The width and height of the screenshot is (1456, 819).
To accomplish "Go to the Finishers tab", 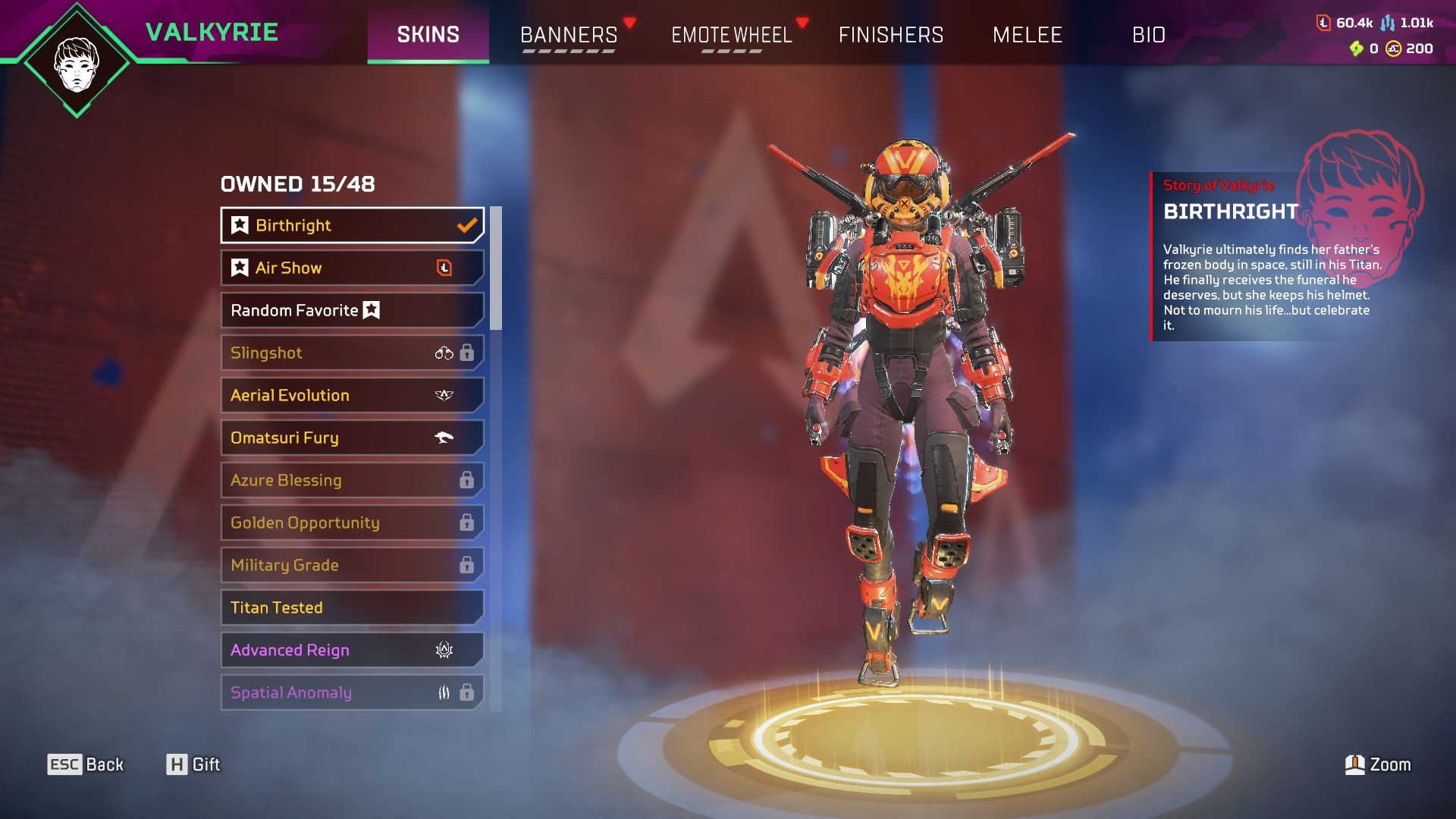I will (x=890, y=35).
